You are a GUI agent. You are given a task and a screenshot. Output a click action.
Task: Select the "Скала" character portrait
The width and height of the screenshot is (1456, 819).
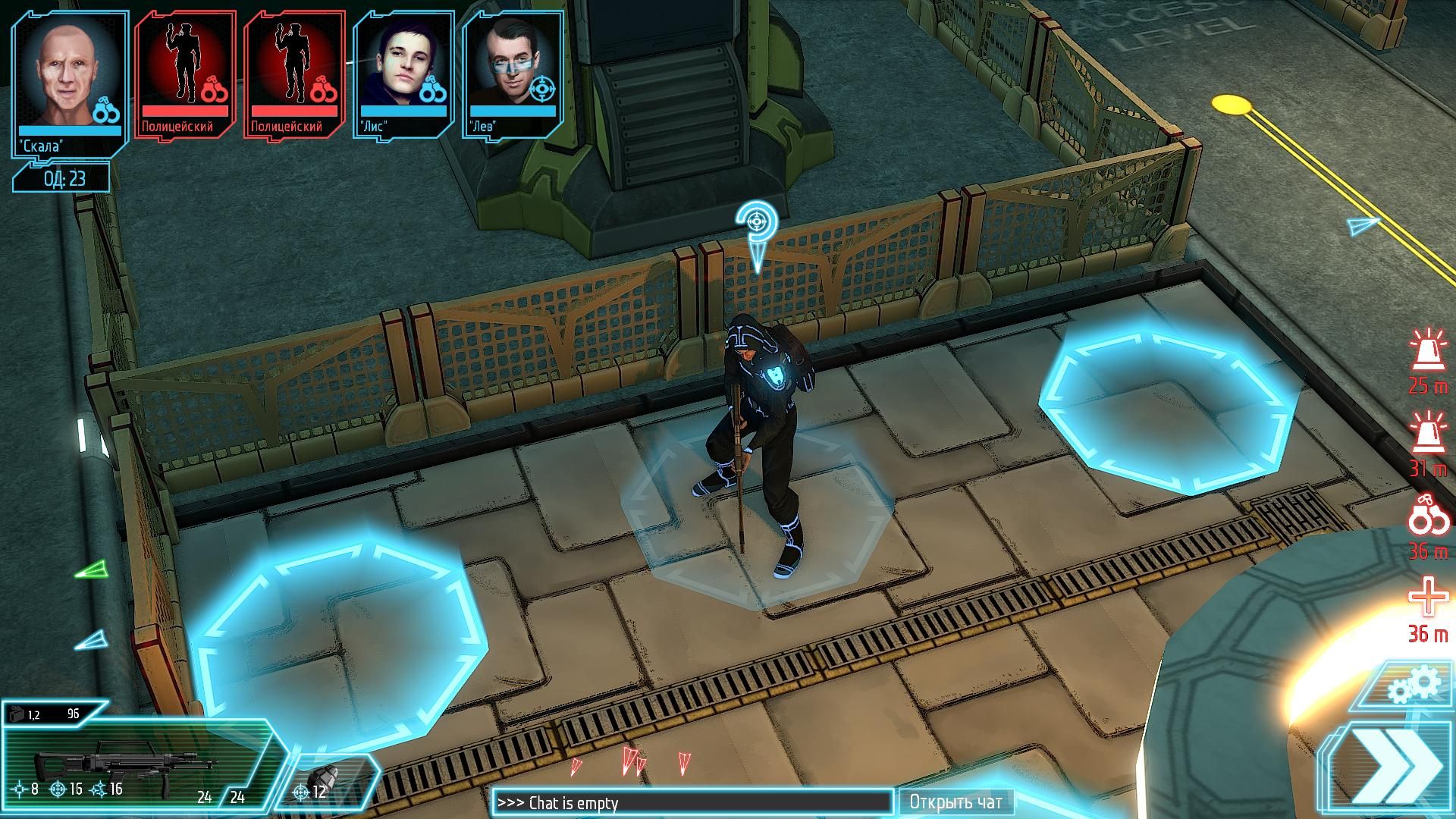point(69,82)
